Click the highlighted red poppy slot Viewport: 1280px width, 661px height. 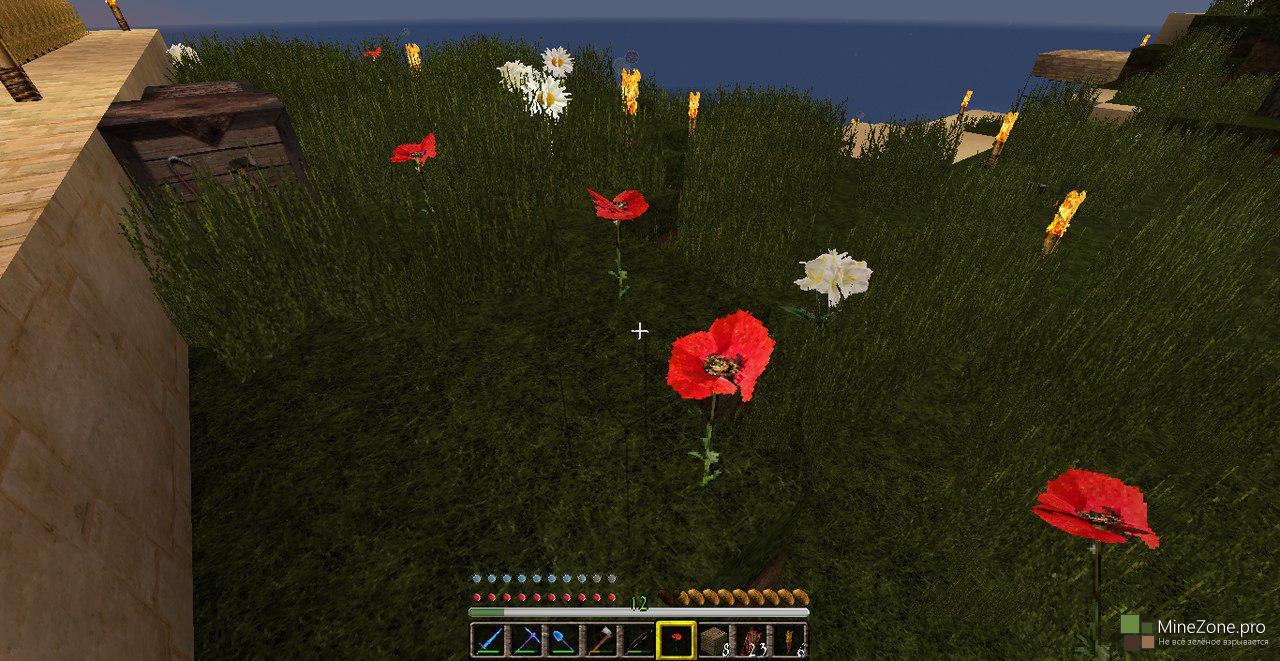(675, 640)
